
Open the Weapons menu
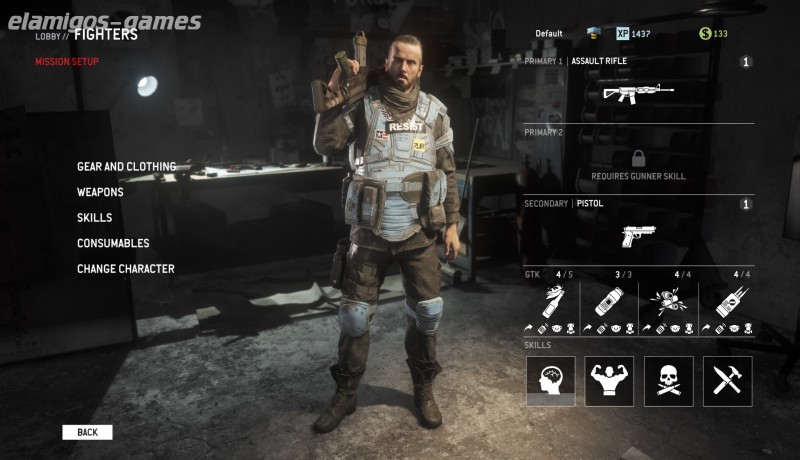click(100, 192)
